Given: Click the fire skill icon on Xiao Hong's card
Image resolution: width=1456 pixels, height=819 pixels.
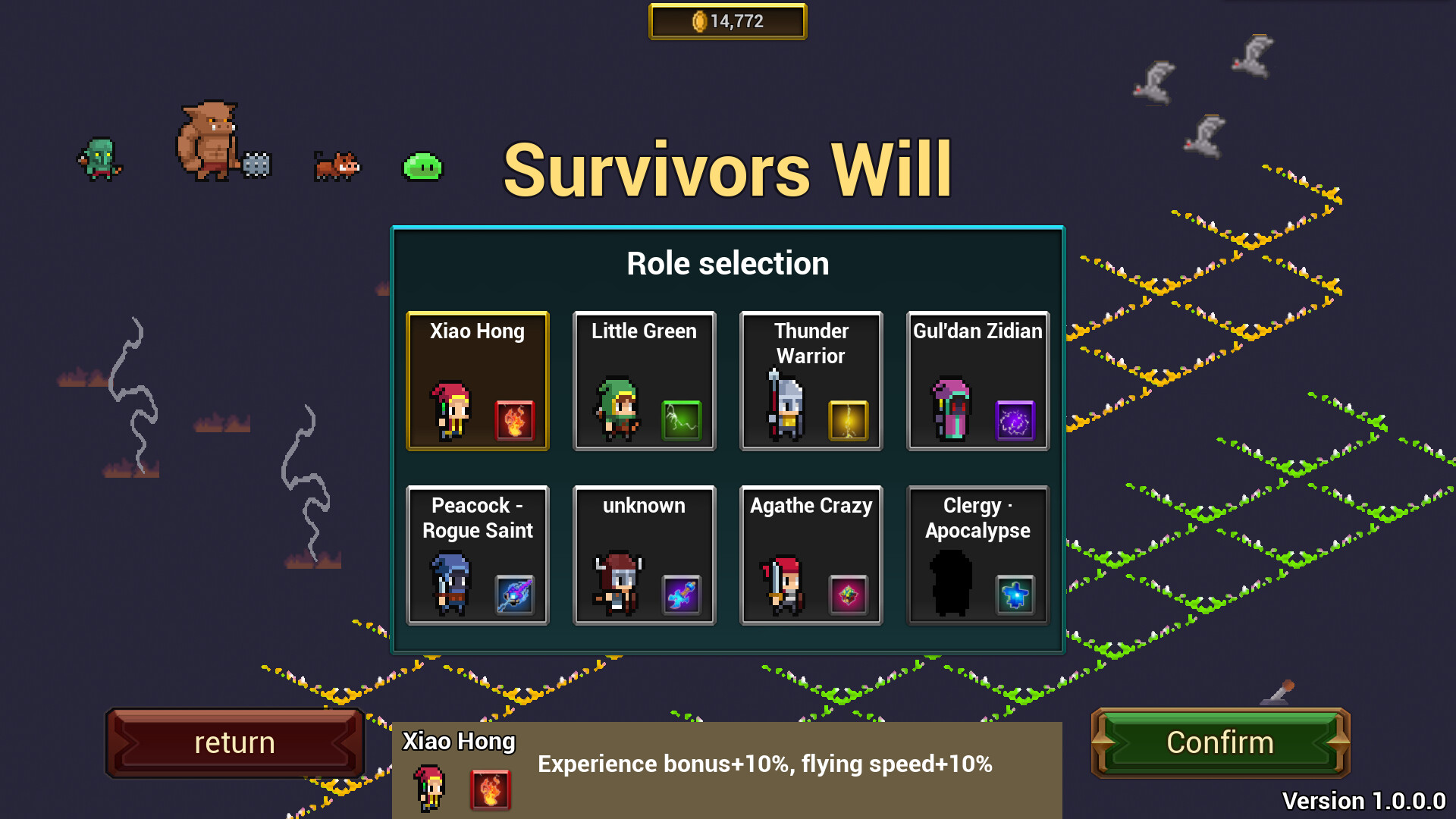Looking at the screenshot, I should pyautogui.click(x=513, y=419).
